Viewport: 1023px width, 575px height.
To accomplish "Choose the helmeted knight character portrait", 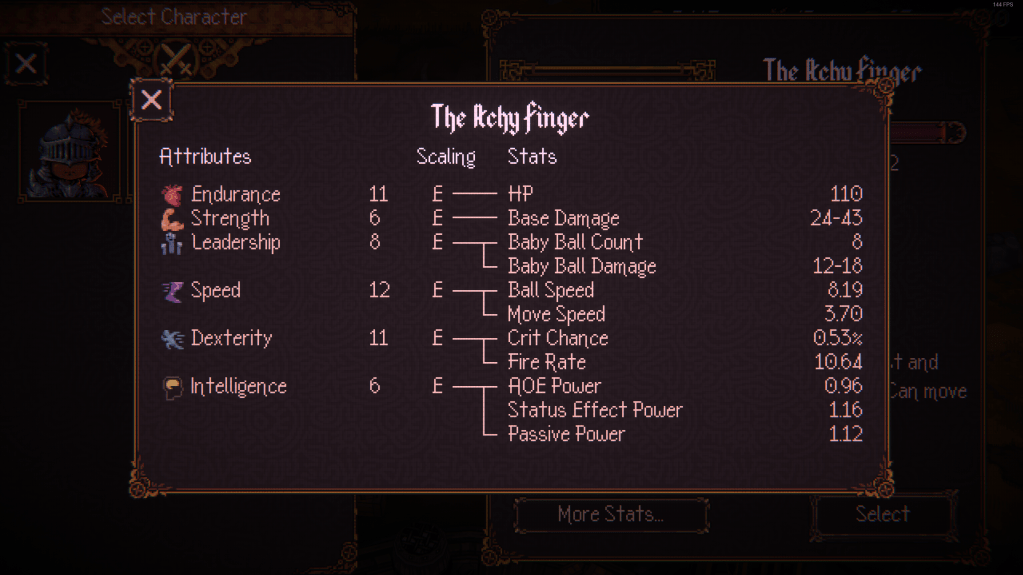I will coord(68,150).
